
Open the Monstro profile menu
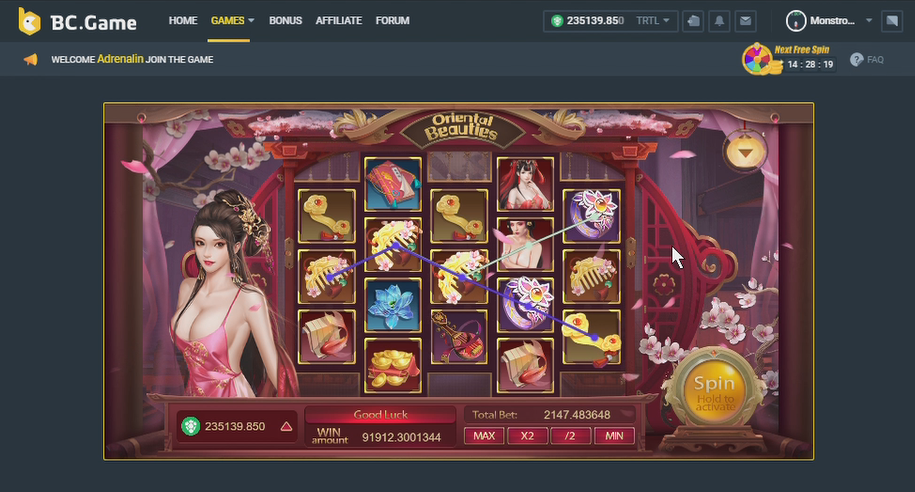tap(829, 20)
